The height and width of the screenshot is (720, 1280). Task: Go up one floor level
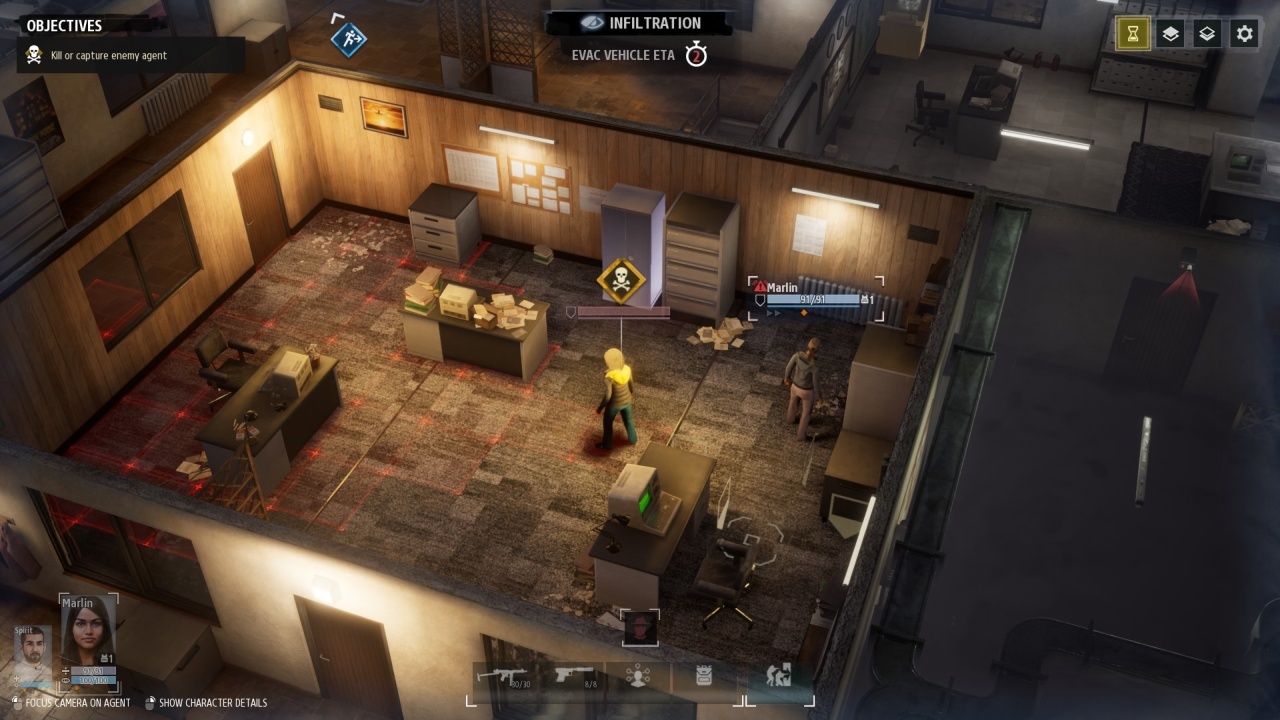pos(1170,34)
